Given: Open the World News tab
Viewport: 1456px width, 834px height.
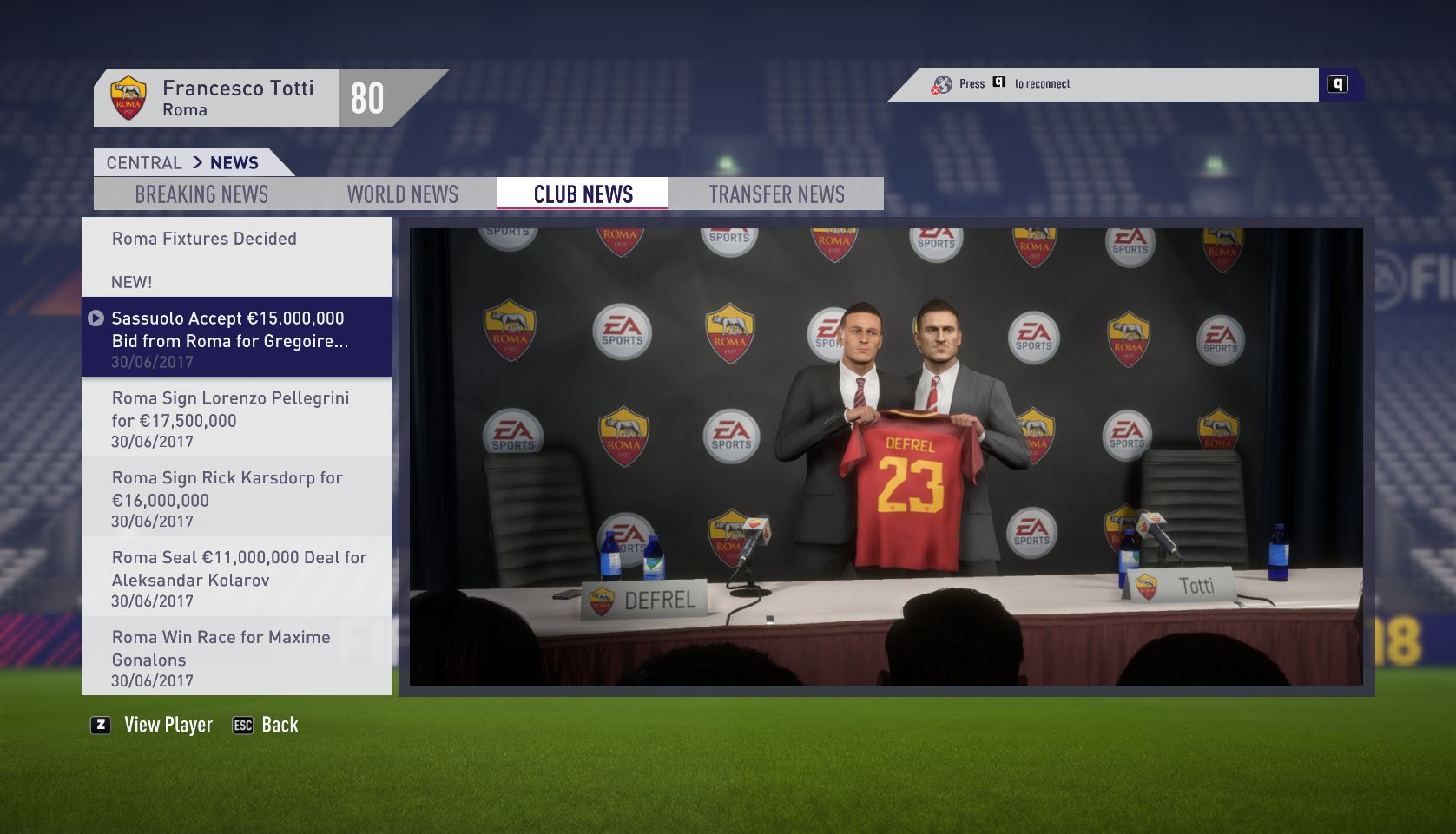Looking at the screenshot, I should [402, 194].
